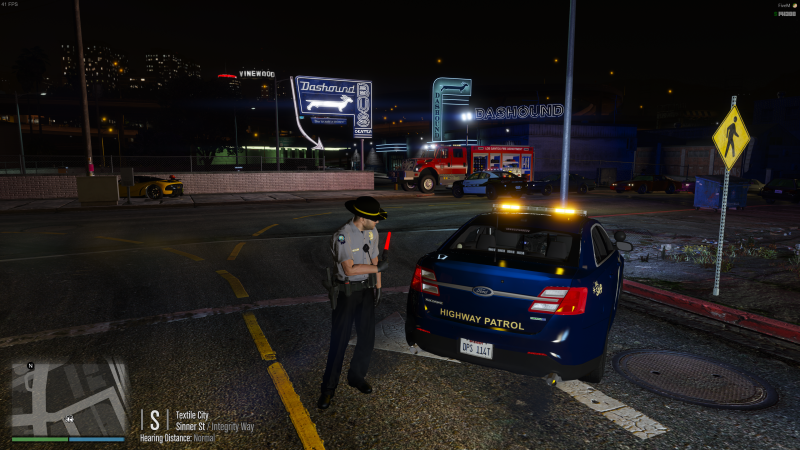Click the north indicator on the minimap

click(30, 367)
